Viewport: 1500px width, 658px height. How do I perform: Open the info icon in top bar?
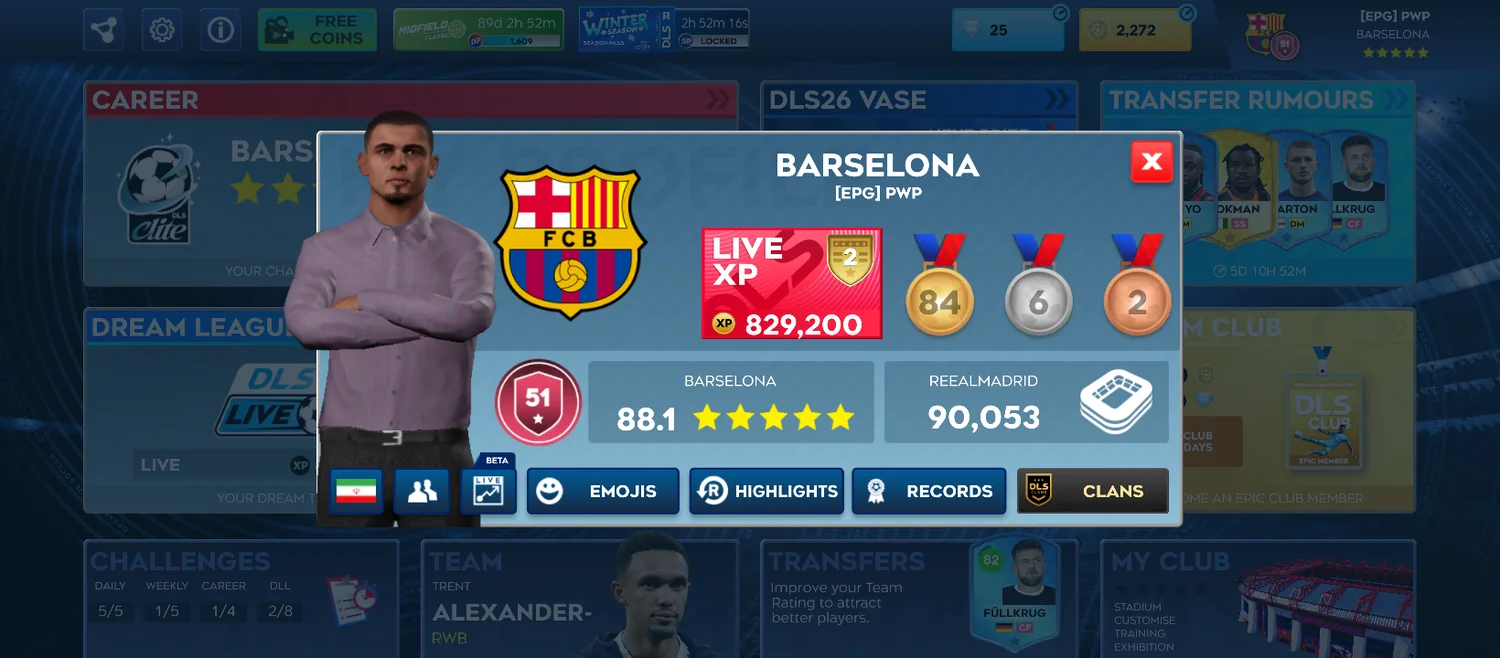[x=220, y=30]
